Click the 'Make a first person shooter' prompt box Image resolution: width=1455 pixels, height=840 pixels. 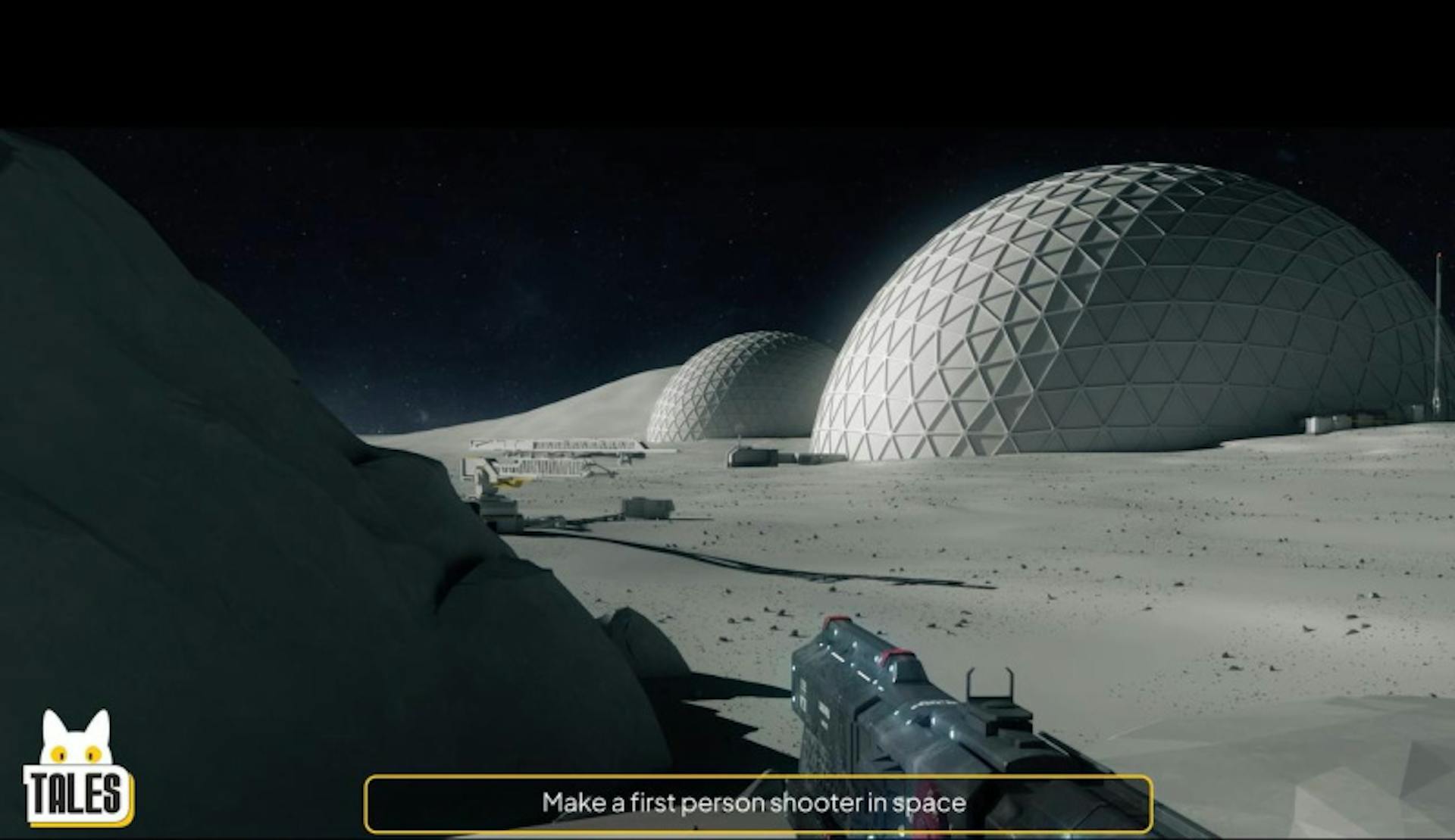point(758,803)
